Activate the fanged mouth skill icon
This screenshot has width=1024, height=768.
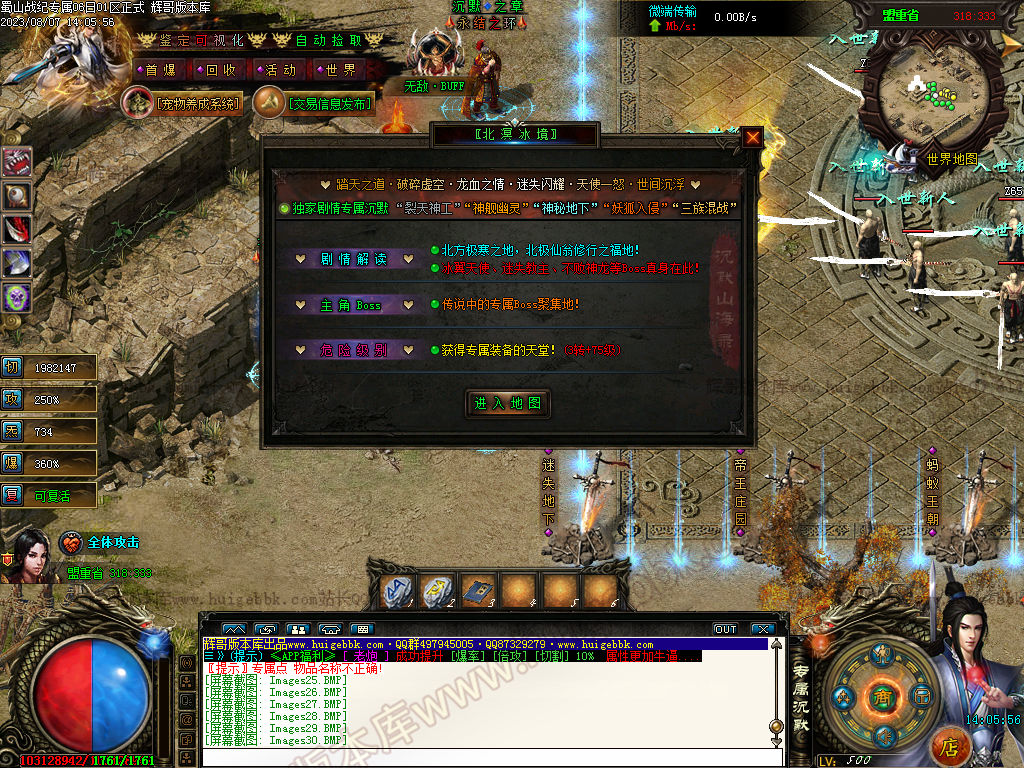(x=17, y=162)
